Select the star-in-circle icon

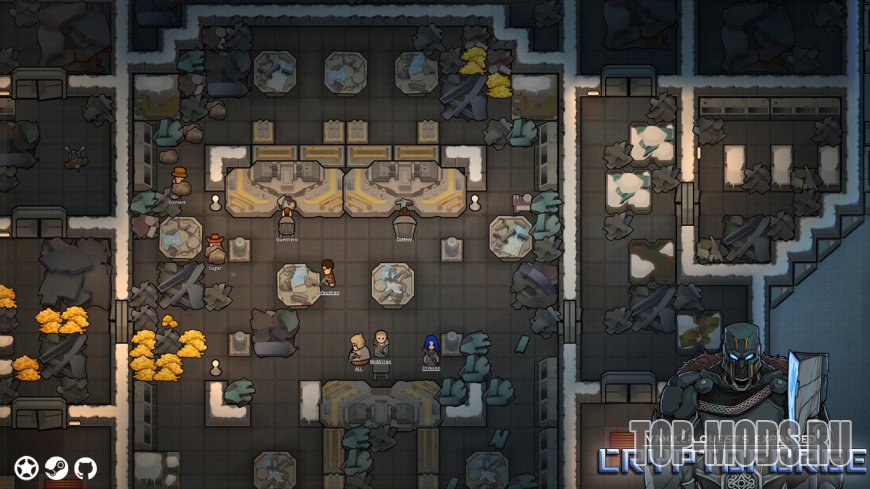27,467
